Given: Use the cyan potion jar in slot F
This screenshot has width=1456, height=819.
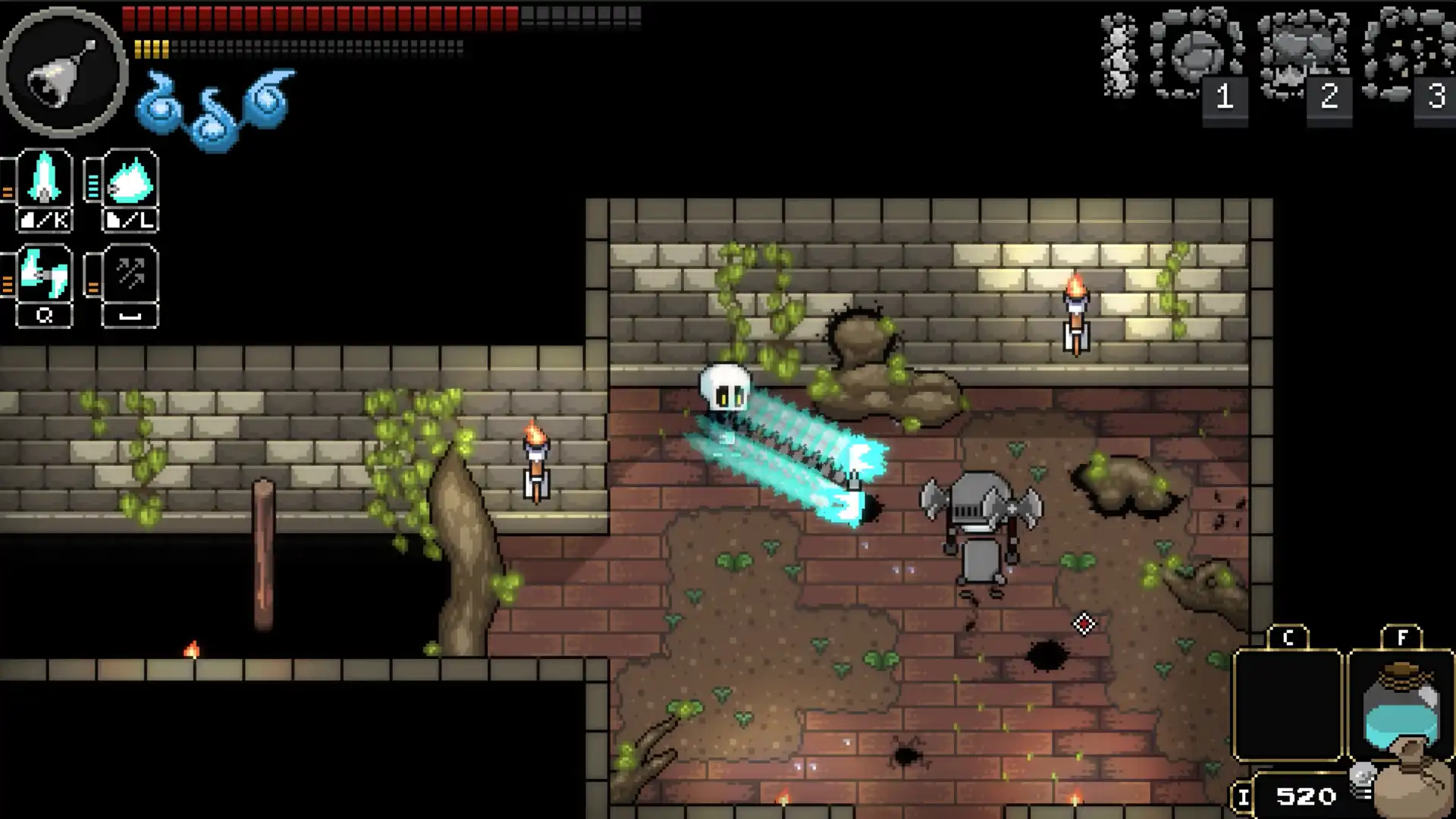Looking at the screenshot, I should [x=1400, y=707].
